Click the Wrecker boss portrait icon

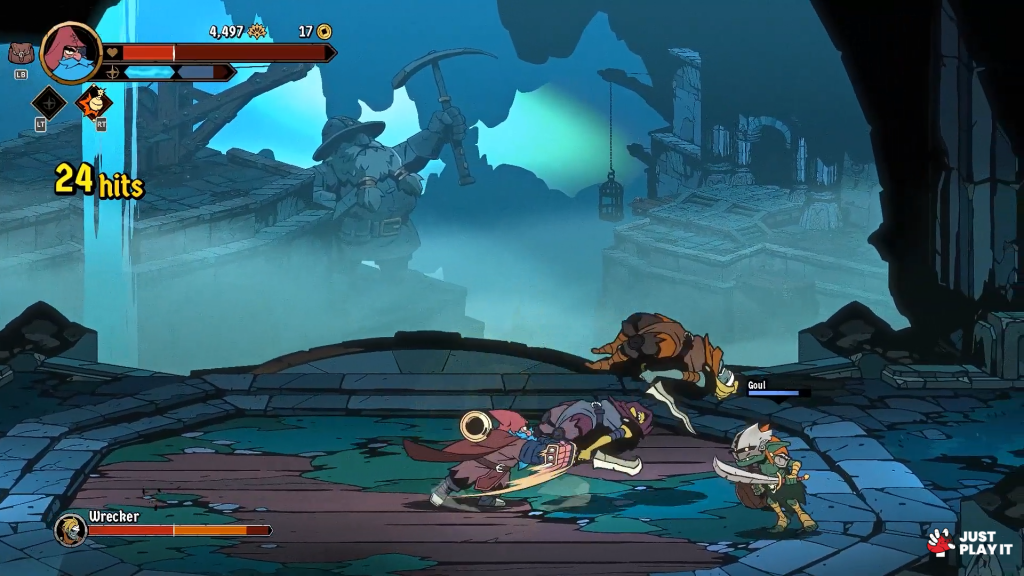[x=70, y=528]
